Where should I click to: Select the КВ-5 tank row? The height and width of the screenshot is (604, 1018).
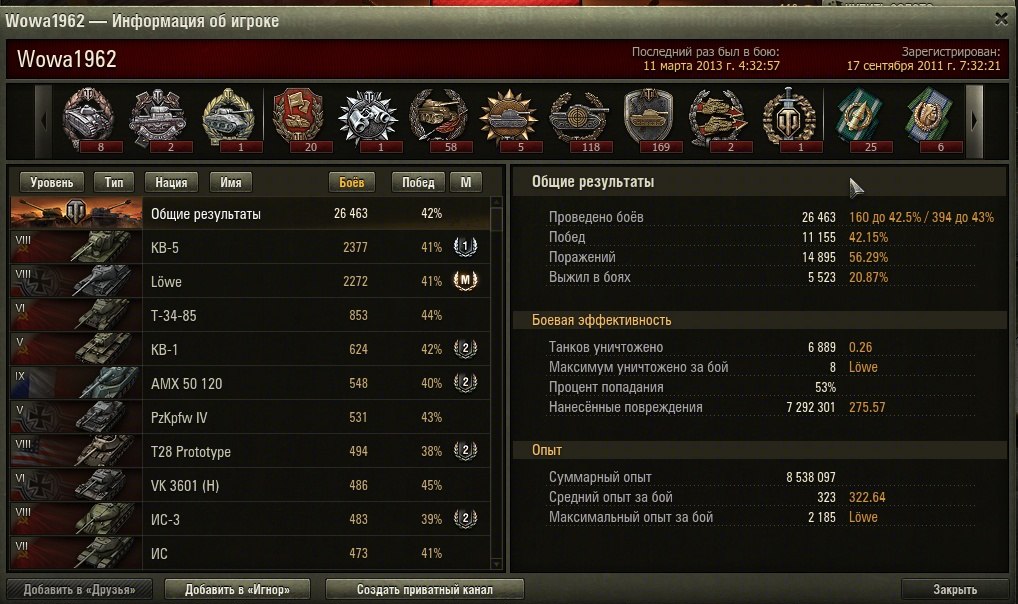[250, 247]
